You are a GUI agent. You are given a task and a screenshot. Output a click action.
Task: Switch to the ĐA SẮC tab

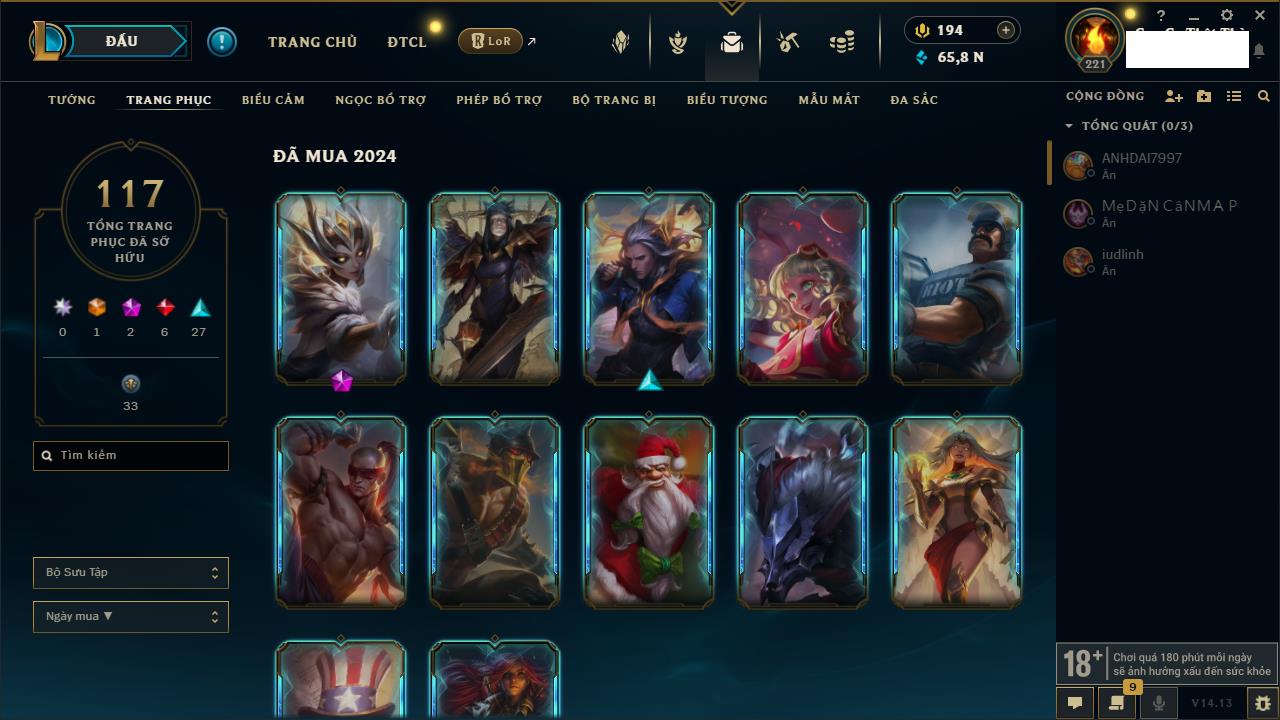[x=914, y=100]
